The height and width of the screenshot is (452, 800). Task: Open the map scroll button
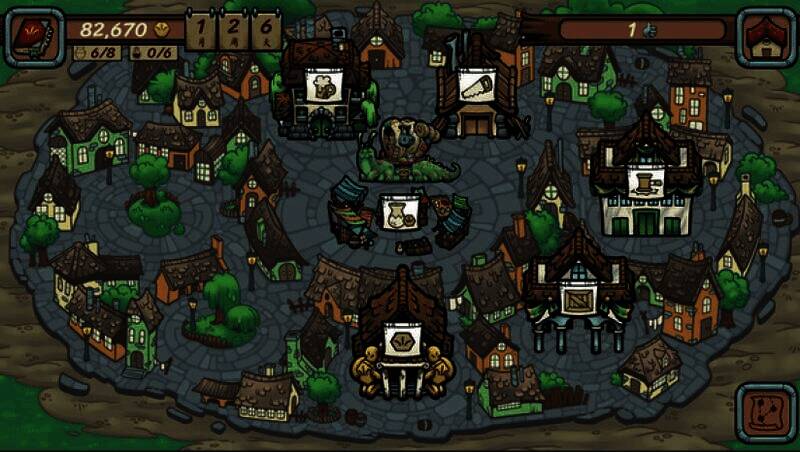pyautogui.click(x=765, y=412)
